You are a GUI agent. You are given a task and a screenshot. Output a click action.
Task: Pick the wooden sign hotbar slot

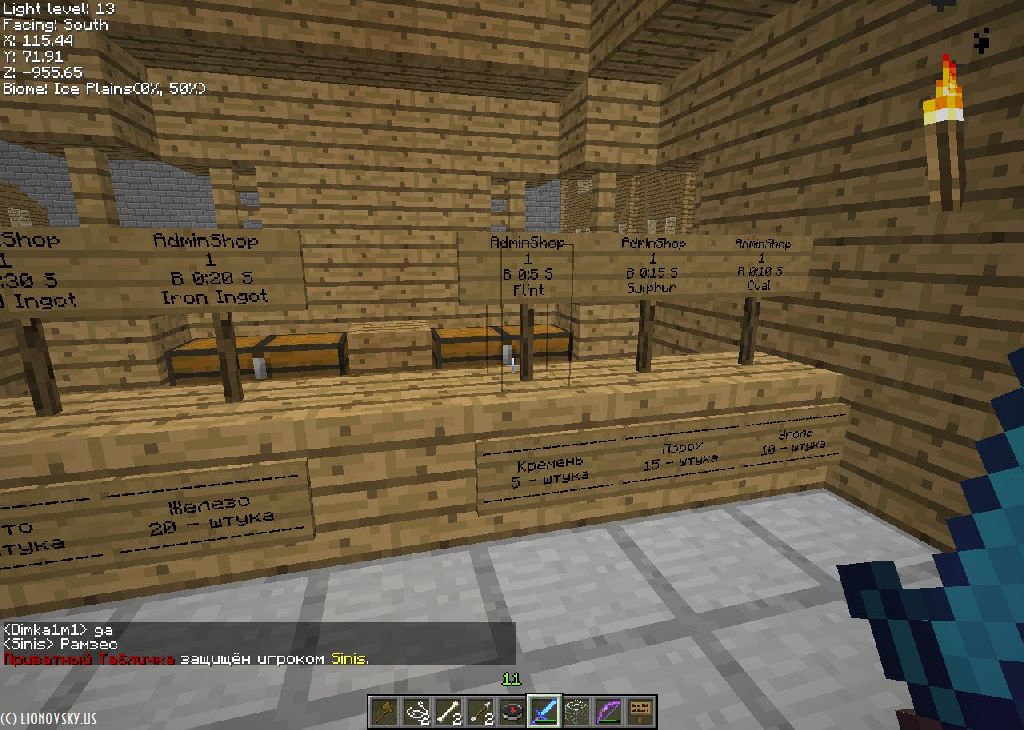(640, 712)
